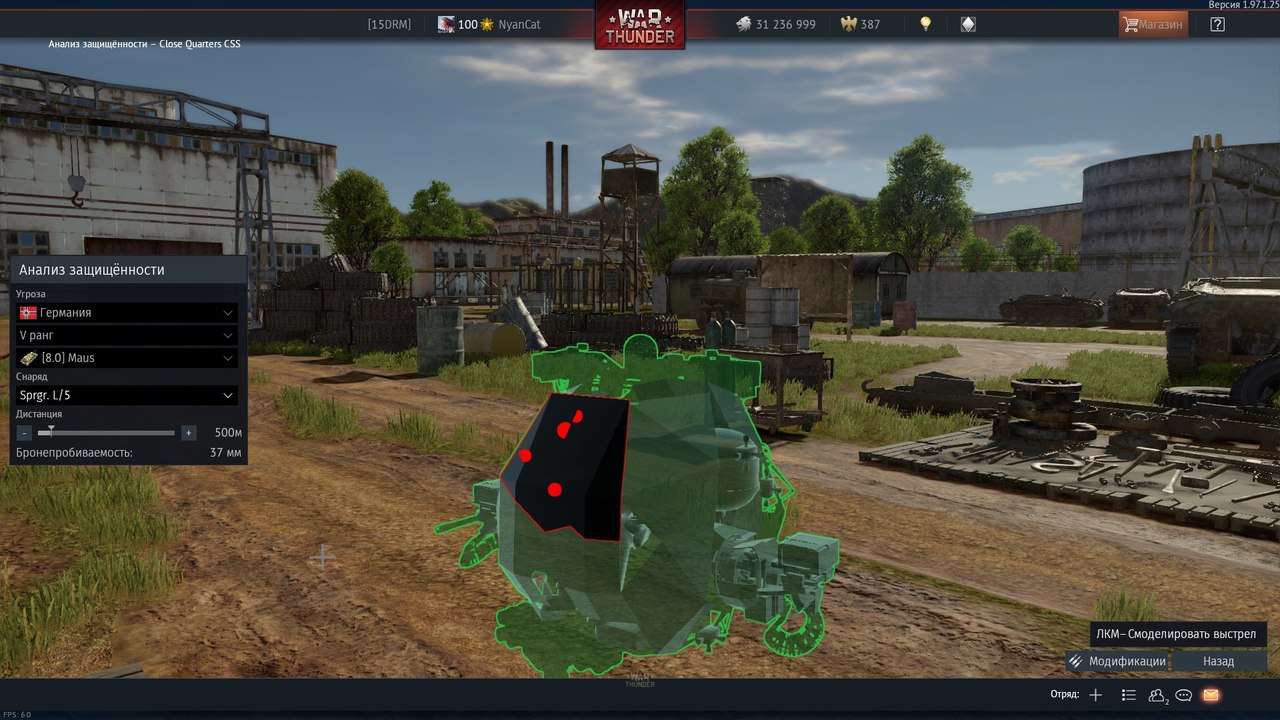
Task: Open the Магазин shop
Action: 1153,24
